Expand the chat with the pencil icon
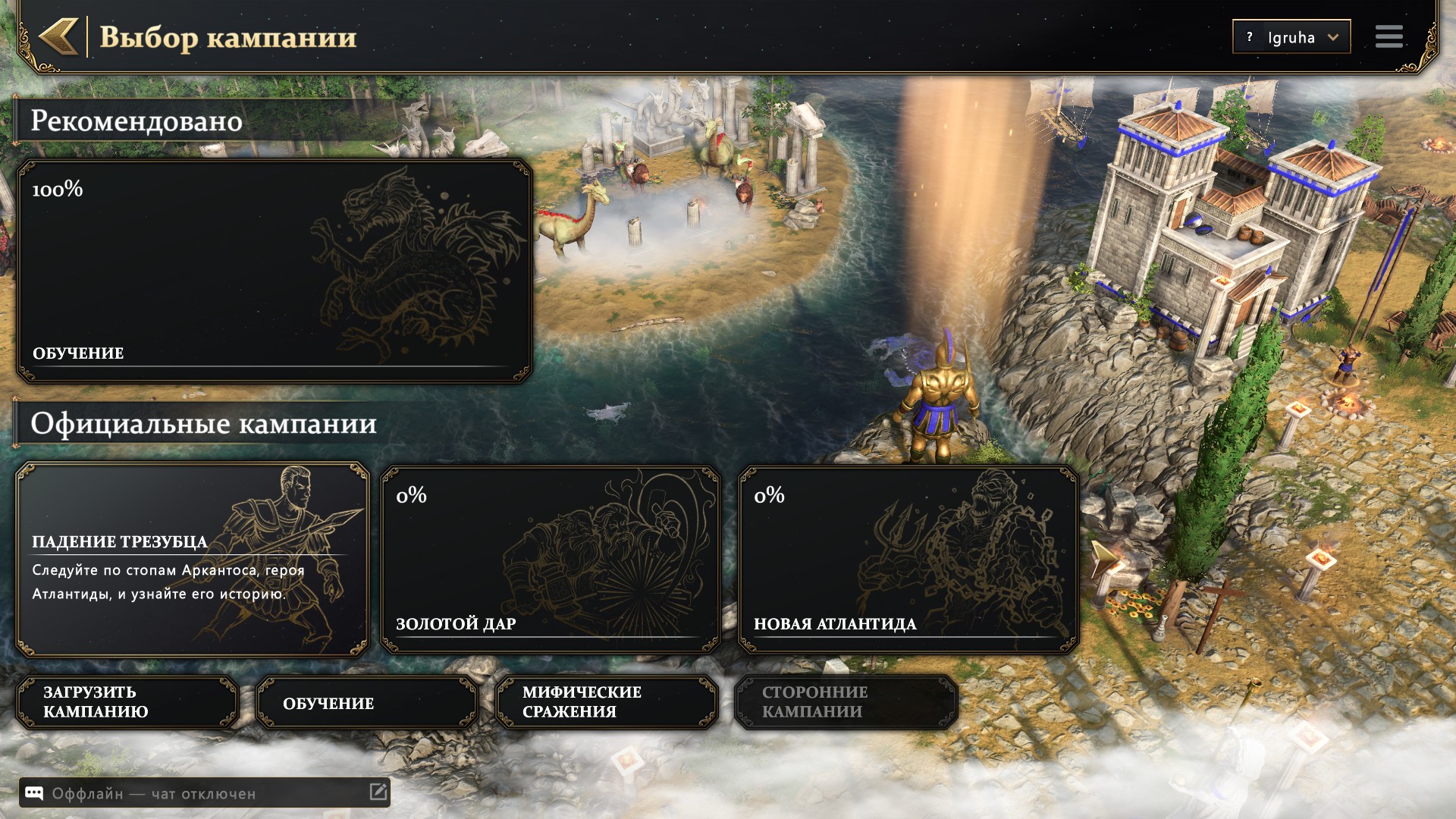Image resolution: width=1456 pixels, height=819 pixels. point(378,792)
